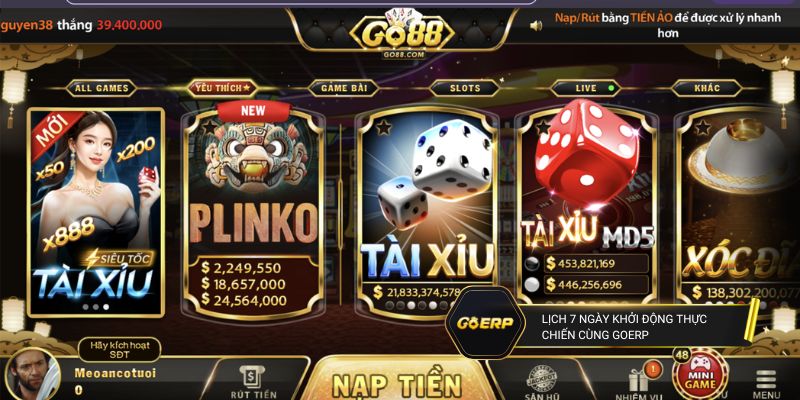
Task: Open the RÚT TIỀN withdraw button
Action: 252,381
